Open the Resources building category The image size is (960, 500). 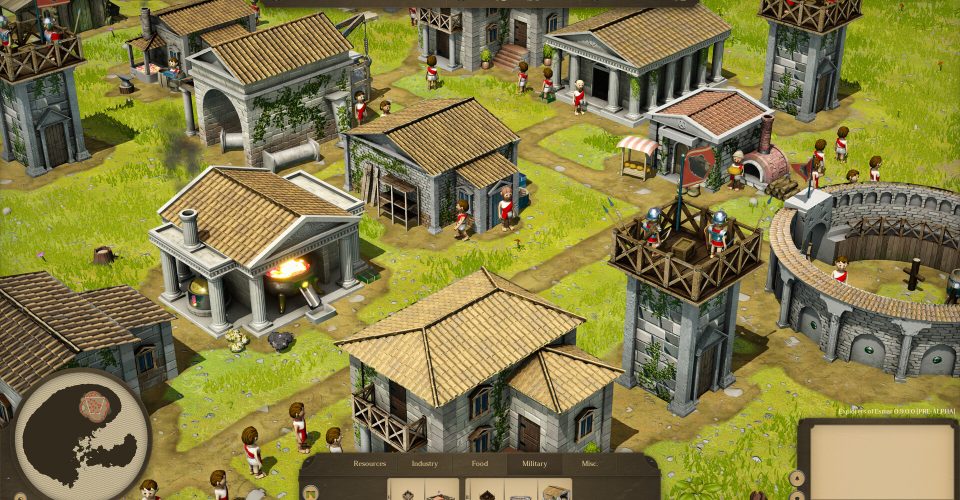[x=370, y=464]
